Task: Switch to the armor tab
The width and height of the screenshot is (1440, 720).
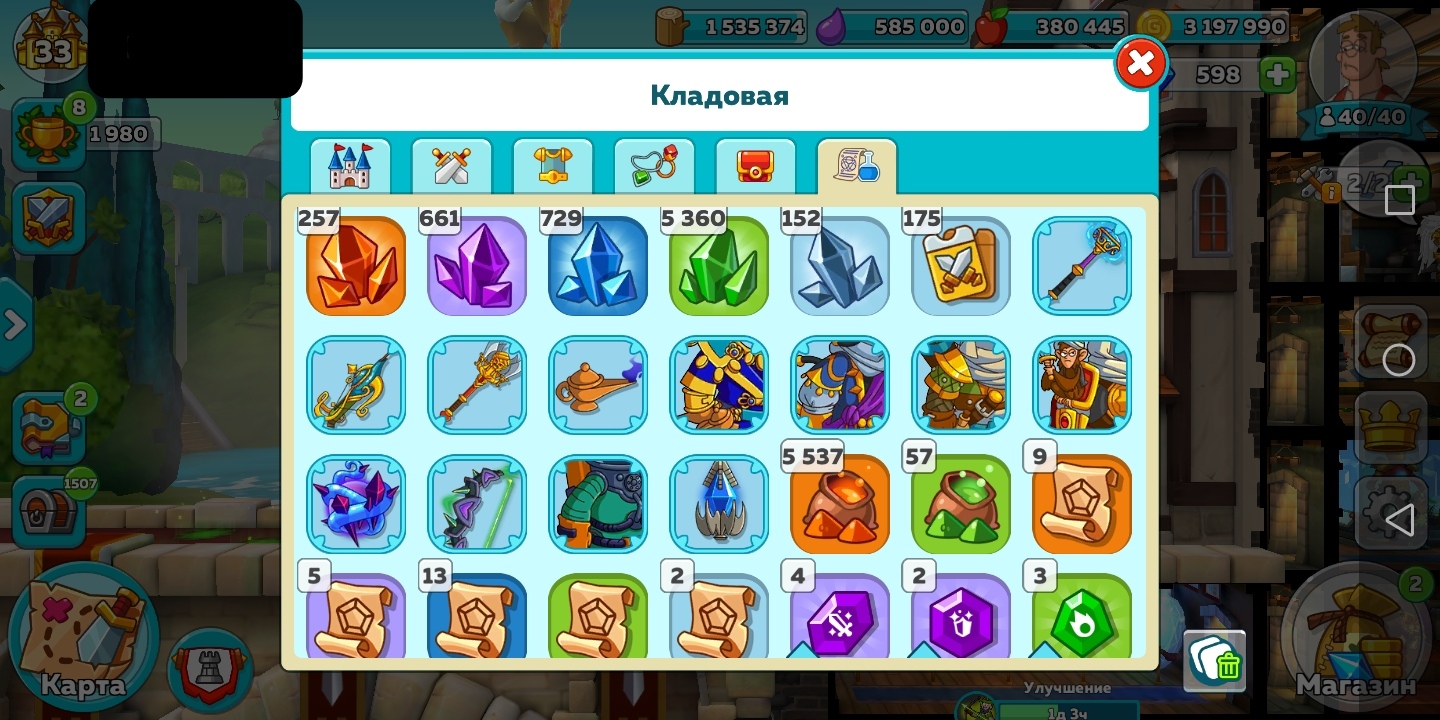Action: click(553, 166)
